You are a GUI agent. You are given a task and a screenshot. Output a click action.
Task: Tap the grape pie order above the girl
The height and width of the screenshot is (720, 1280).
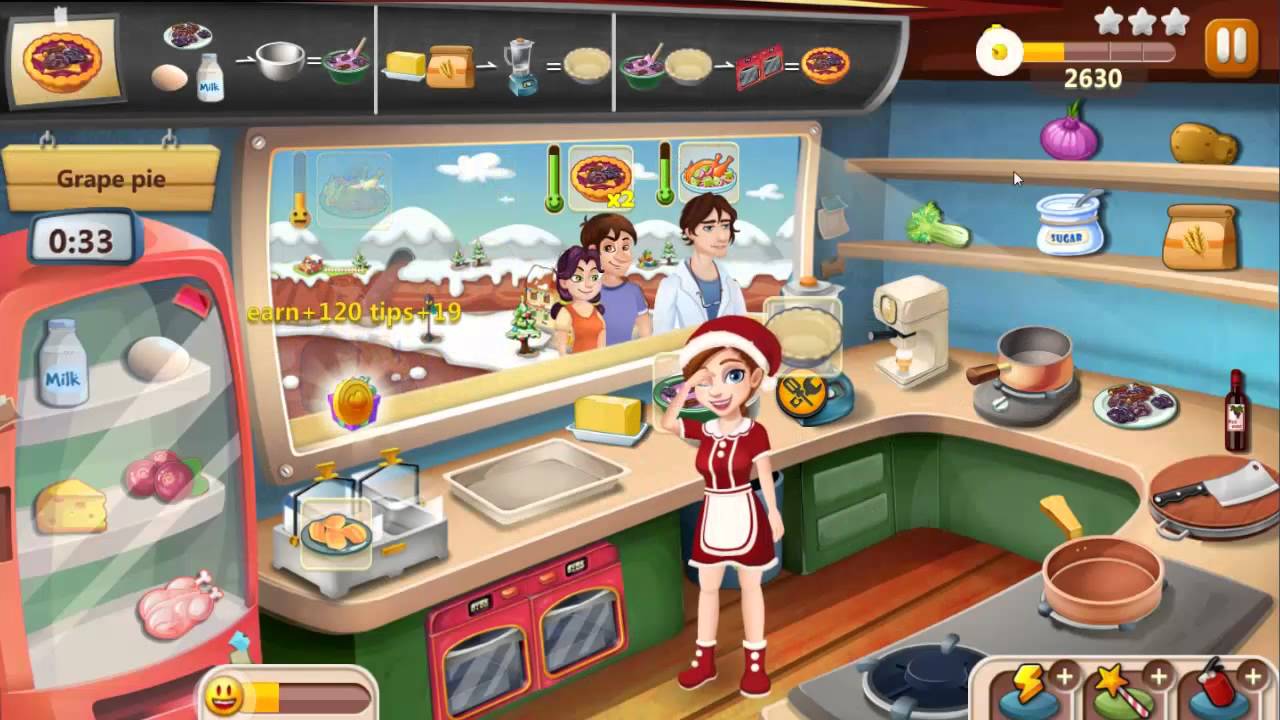pos(601,177)
